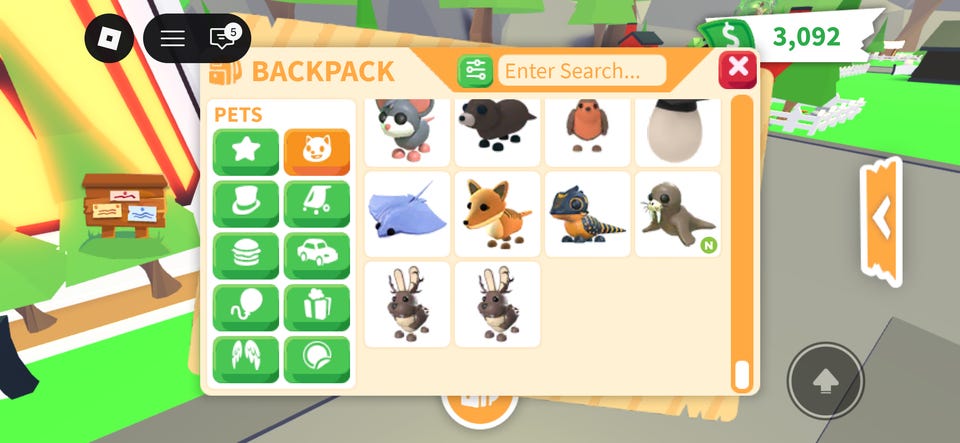Viewport: 960px width, 443px height.
Task: Close the backpack window
Action: (x=738, y=69)
